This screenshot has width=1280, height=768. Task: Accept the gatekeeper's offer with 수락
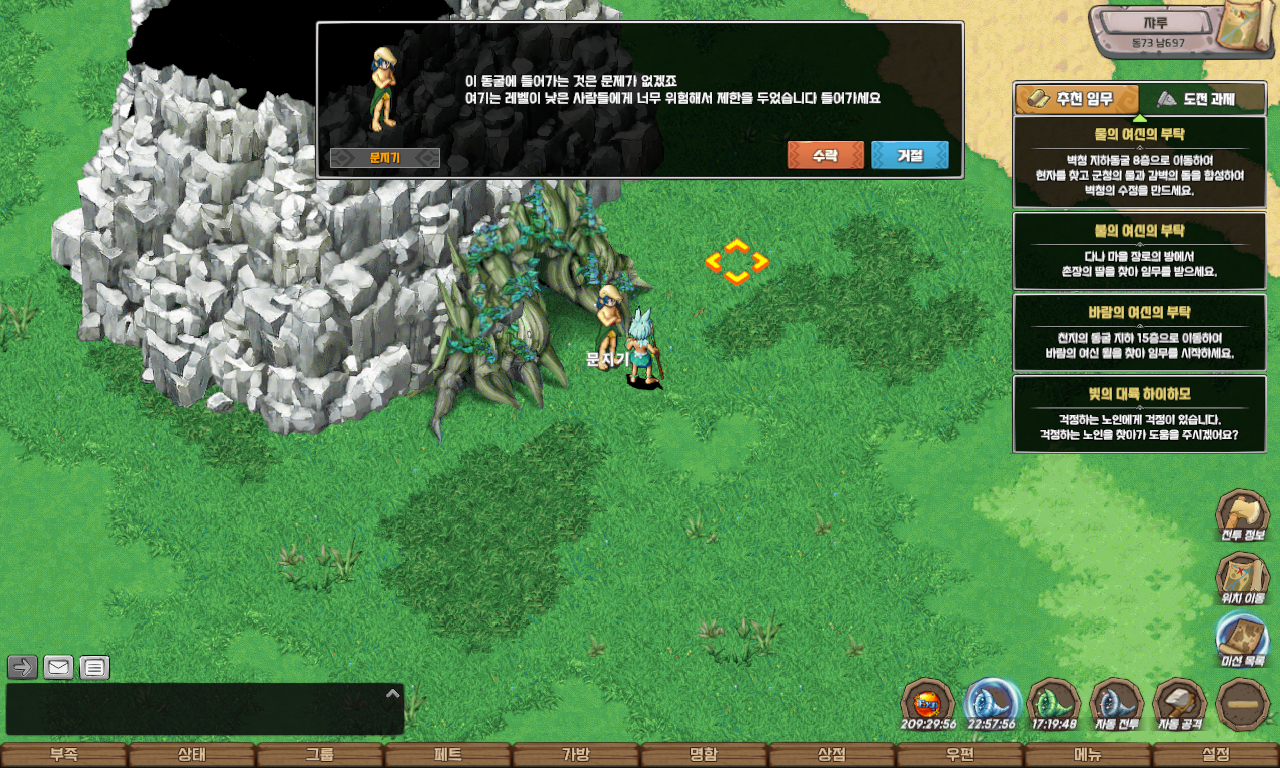click(x=825, y=155)
